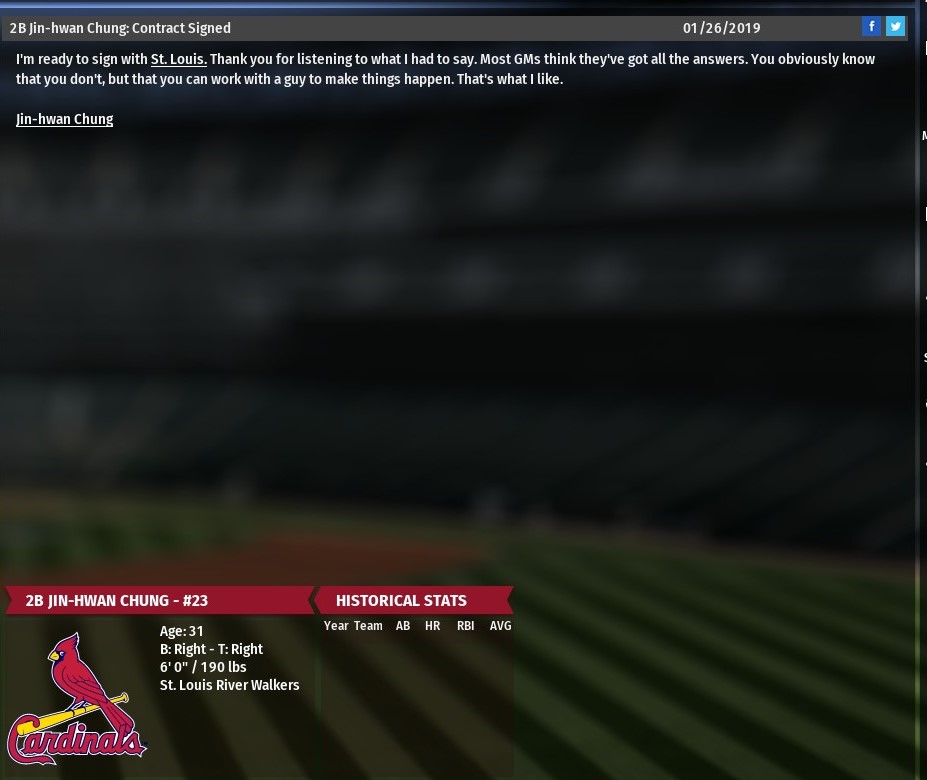Open Jin-hwan Chung's player profile link
Screen dimensions: 927x780
tap(64, 119)
